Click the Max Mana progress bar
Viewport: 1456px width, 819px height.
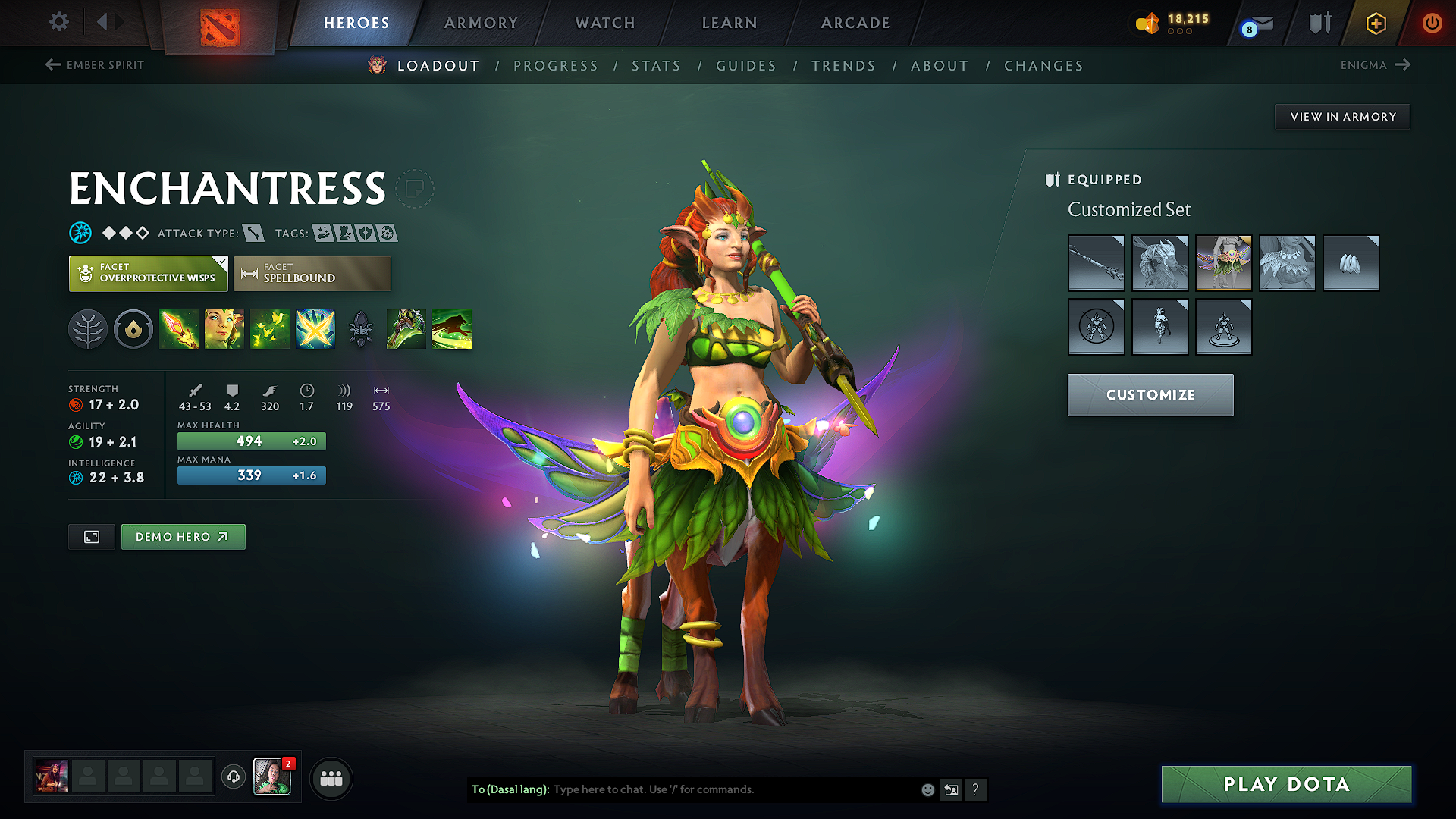tap(251, 475)
